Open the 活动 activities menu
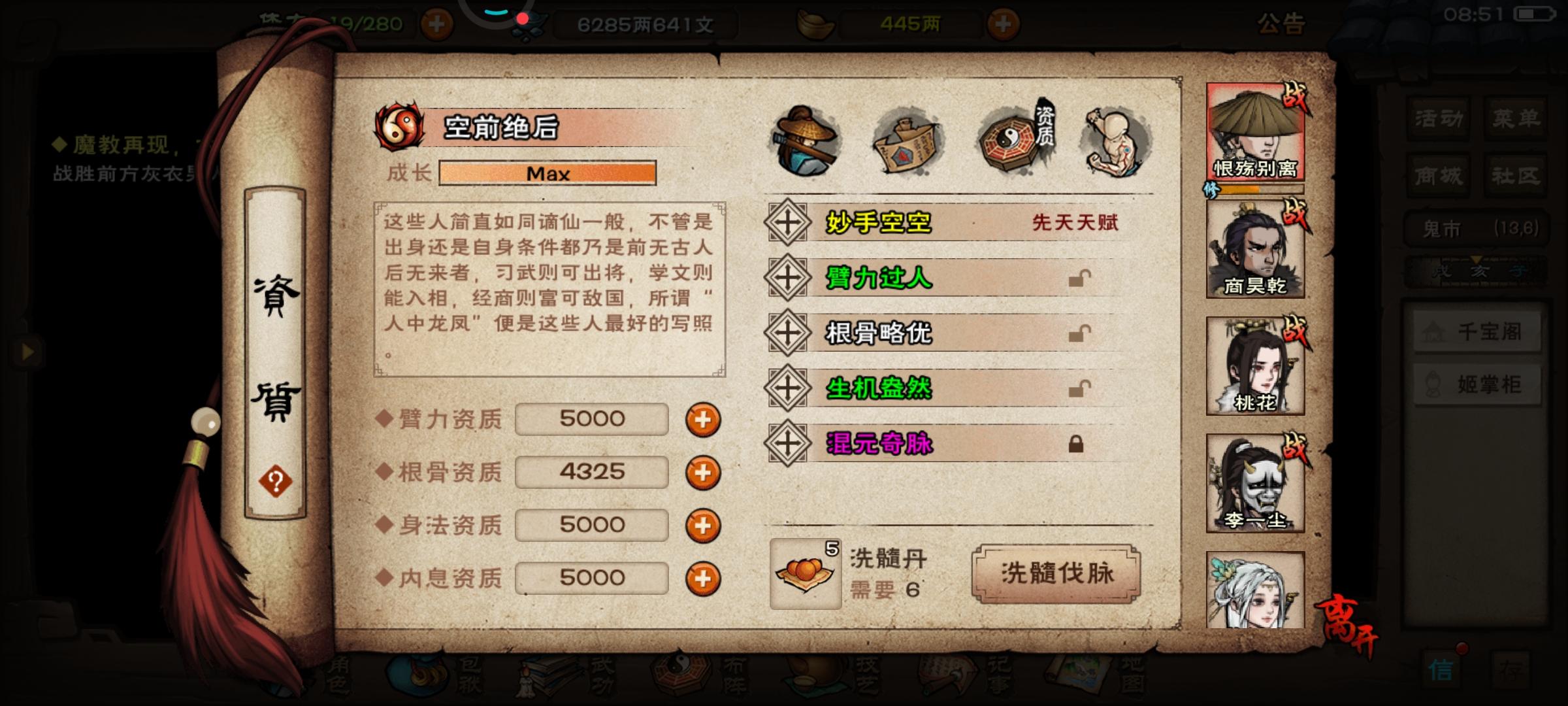Screen dimensions: 1568x706 tap(1437, 120)
